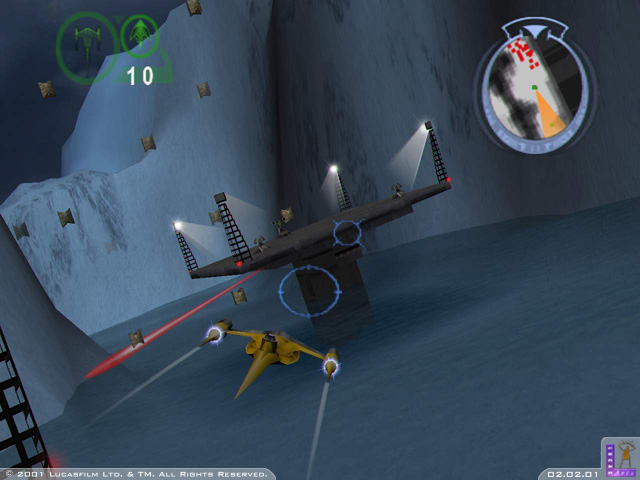
Task: Click the green missile weapon icon
Action: pos(140,34)
